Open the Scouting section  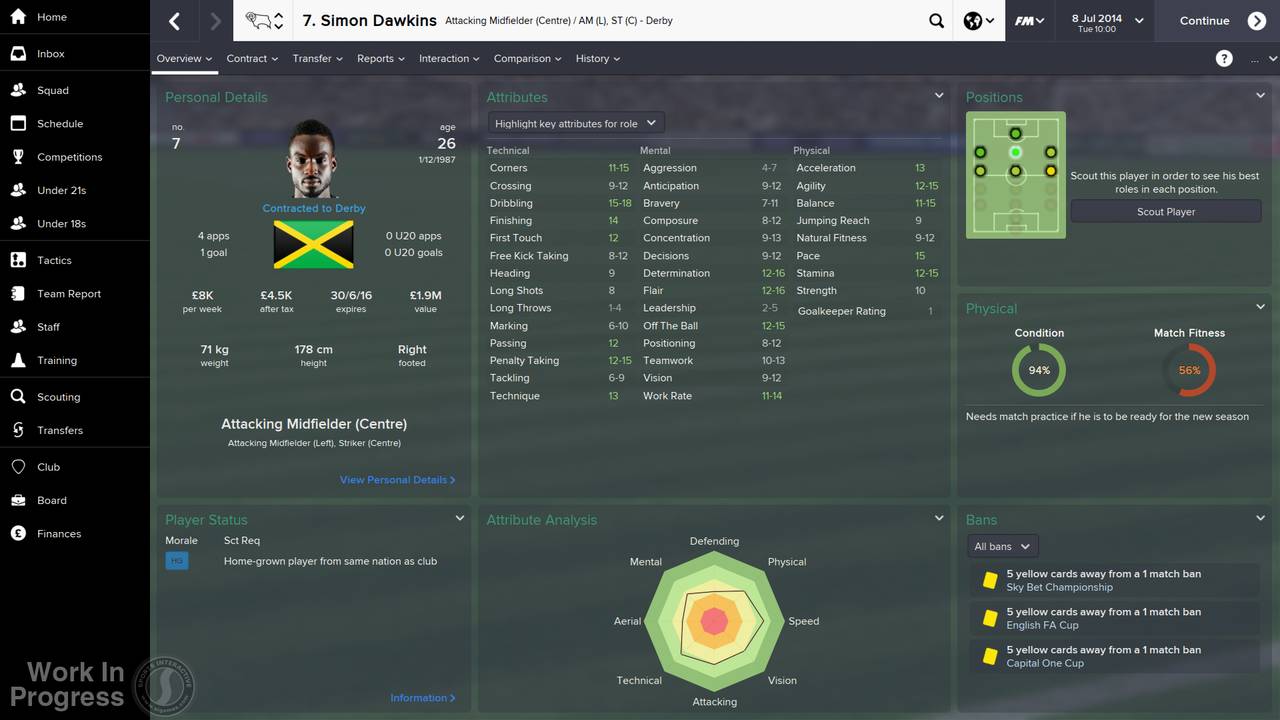tap(60, 395)
